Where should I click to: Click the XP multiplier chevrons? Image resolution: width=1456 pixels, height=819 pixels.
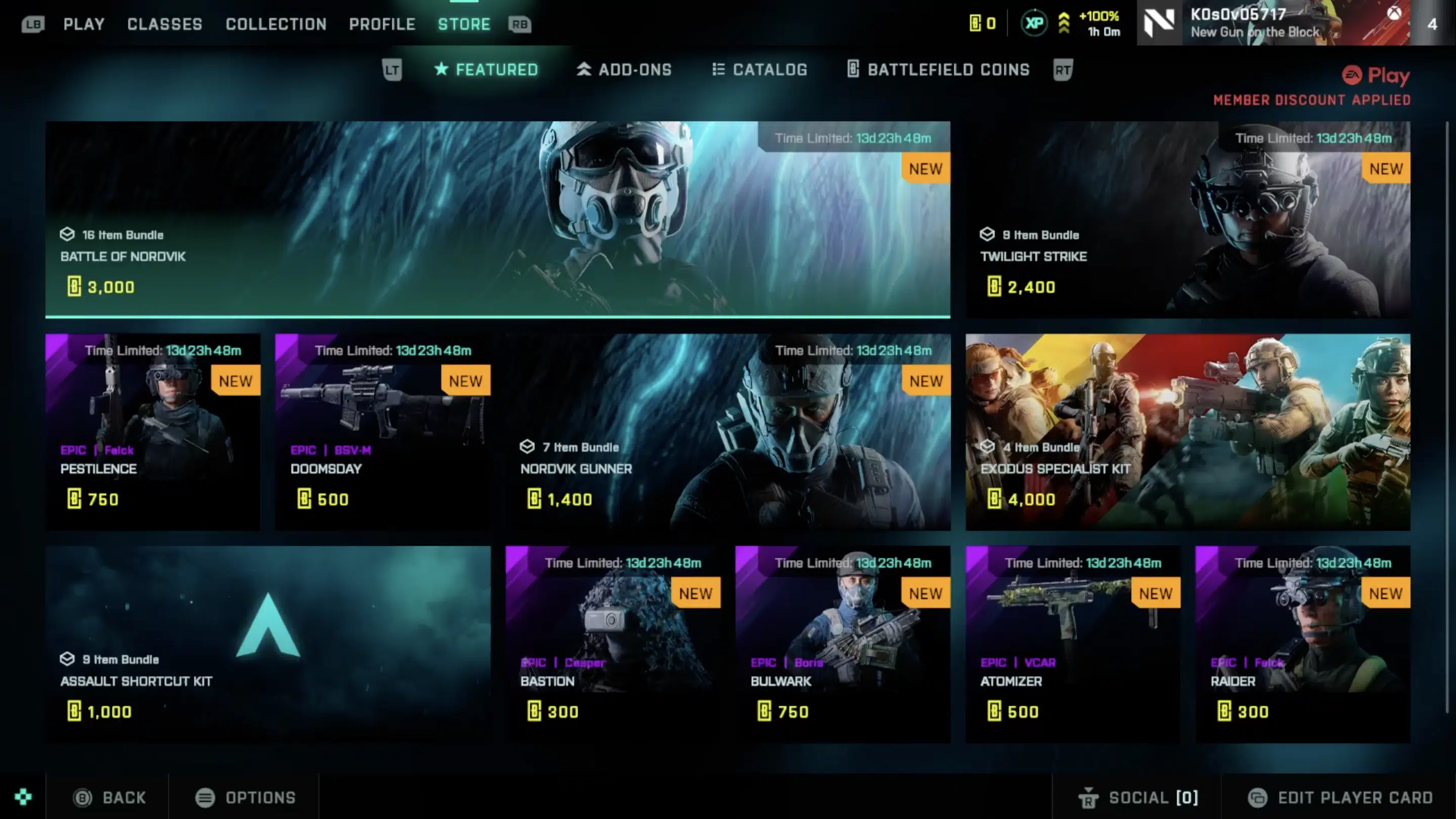click(1065, 23)
